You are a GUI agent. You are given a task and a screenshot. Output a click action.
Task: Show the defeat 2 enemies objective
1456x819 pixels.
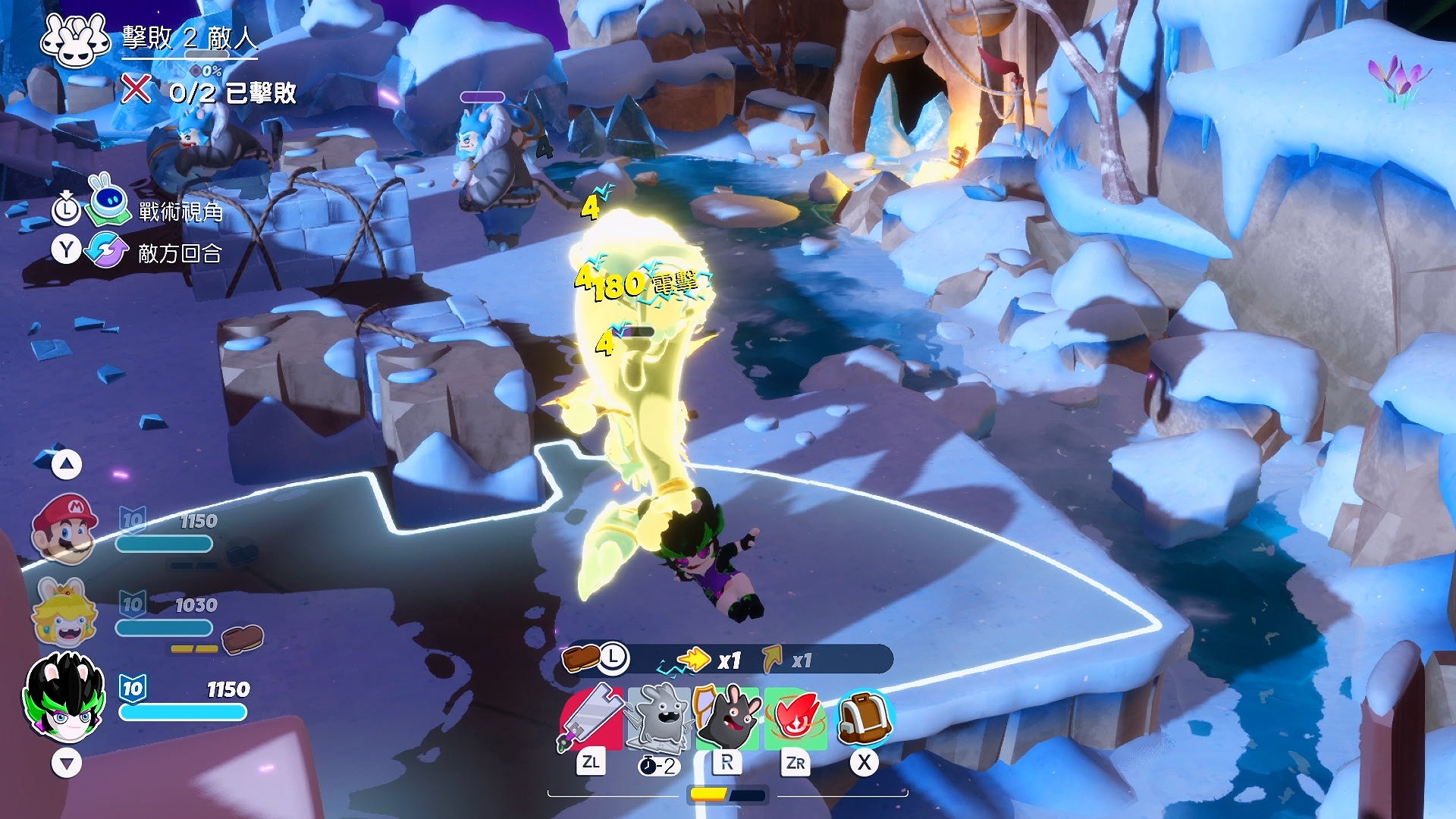pos(190,38)
